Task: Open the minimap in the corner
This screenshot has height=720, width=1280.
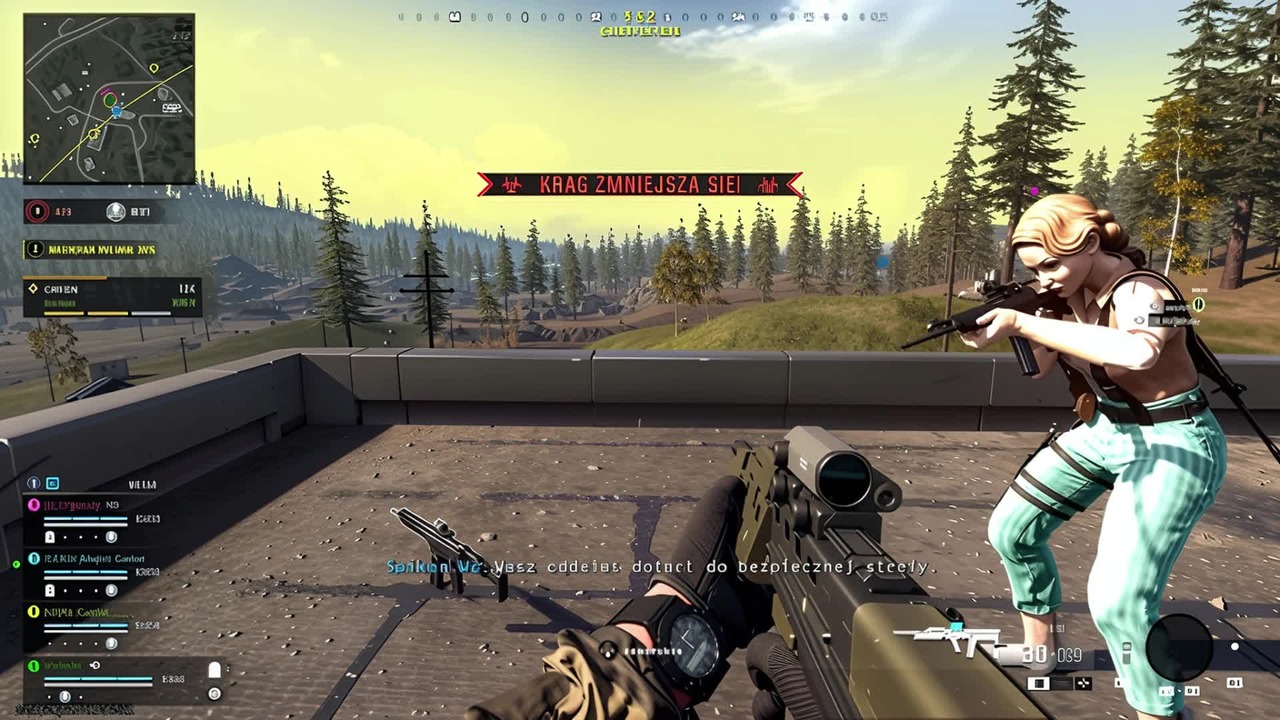Action: tap(109, 98)
